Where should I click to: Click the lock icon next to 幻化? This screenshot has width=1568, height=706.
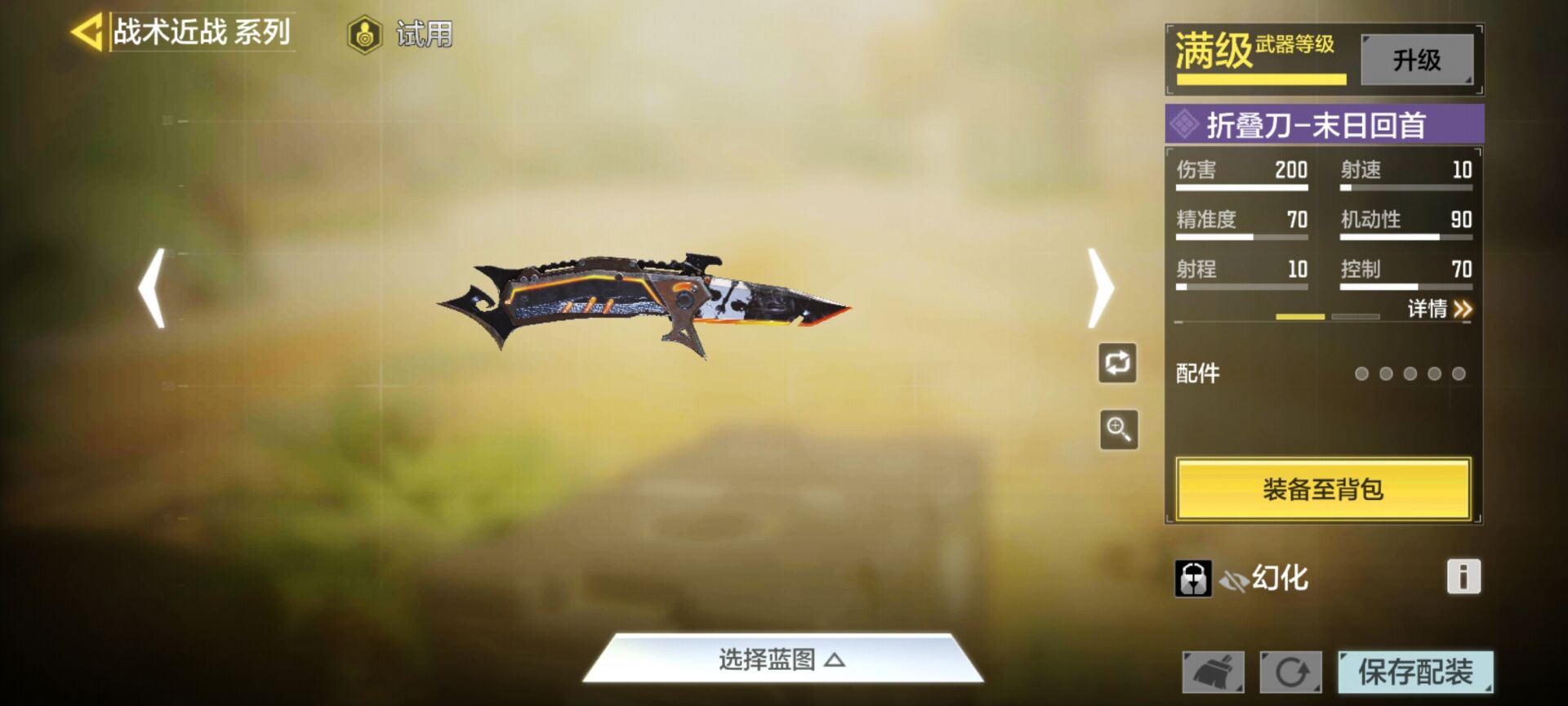coord(1192,577)
